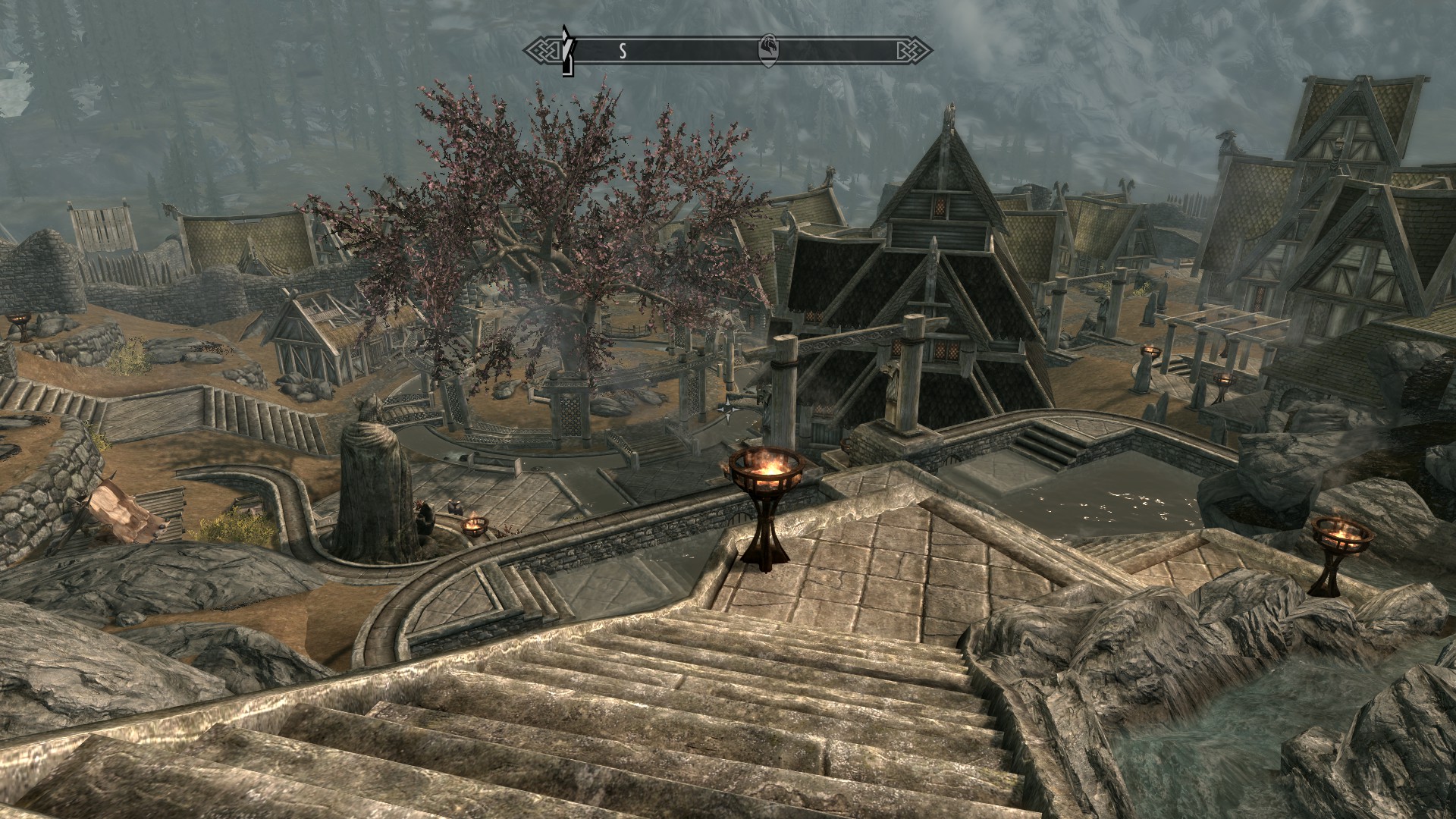Click the S direction letter on the compass
The width and height of the screenshot is (1456, 819).
tap(623, 52)
